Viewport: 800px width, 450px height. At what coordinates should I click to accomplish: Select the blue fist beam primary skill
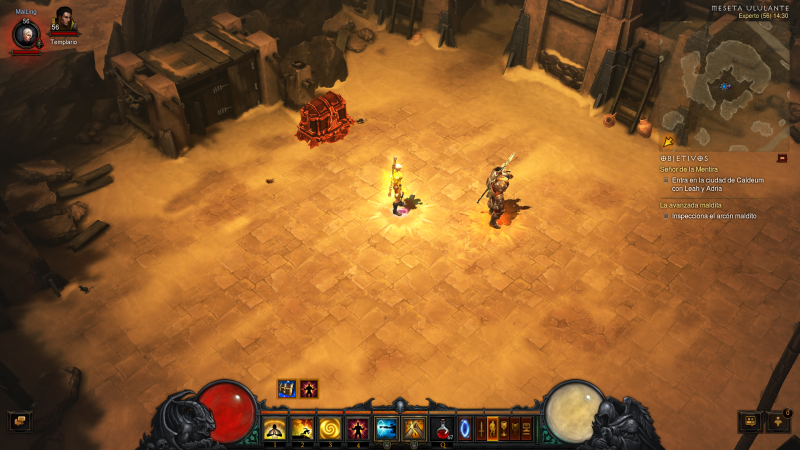[x=387, y=429]
